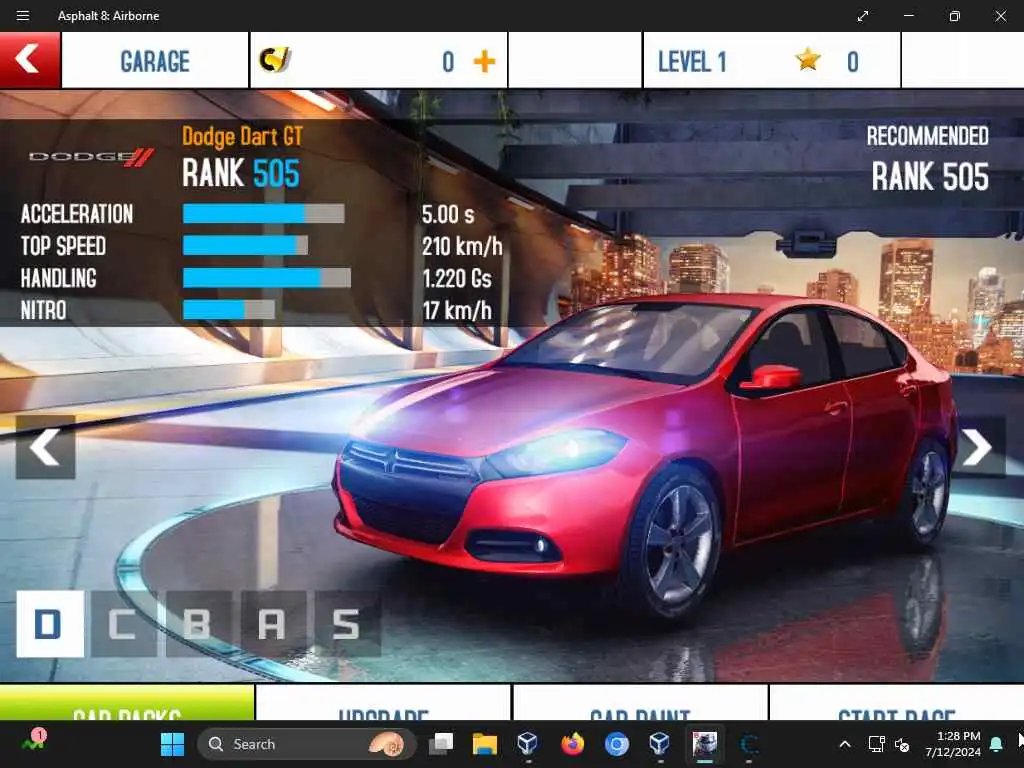
Task: Open the Level 1 stars panel
Action: (x=770, y=62)
